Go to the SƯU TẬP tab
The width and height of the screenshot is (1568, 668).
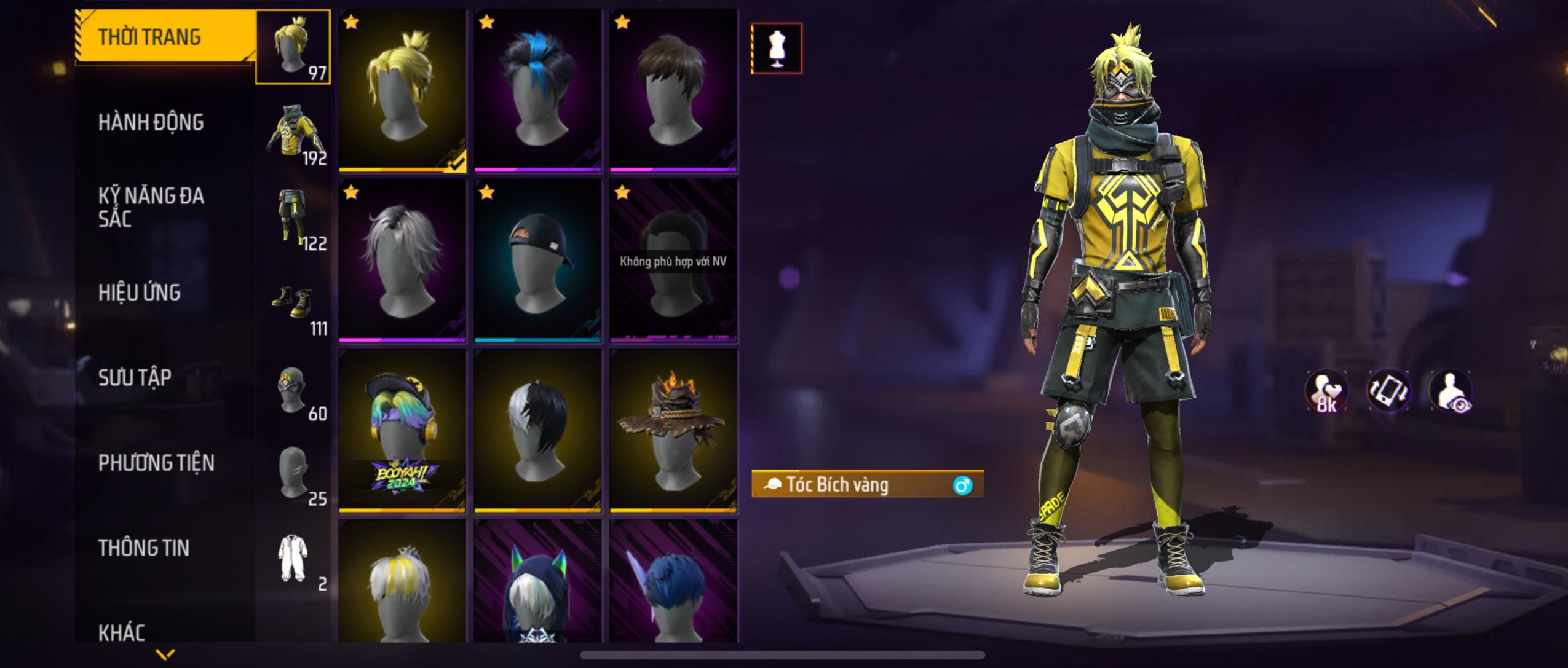point(135,377)
